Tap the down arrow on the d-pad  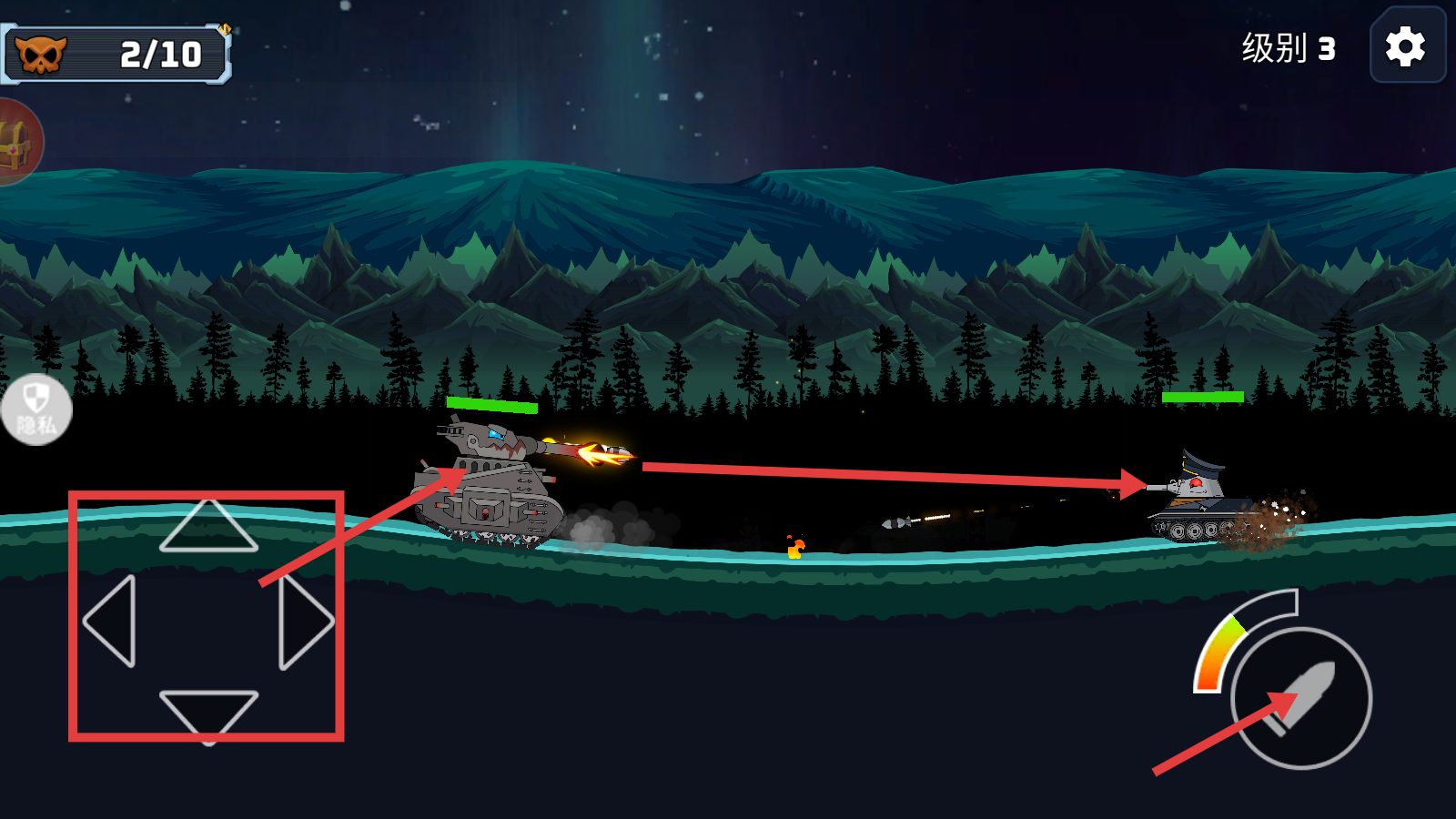pos(208,712)
